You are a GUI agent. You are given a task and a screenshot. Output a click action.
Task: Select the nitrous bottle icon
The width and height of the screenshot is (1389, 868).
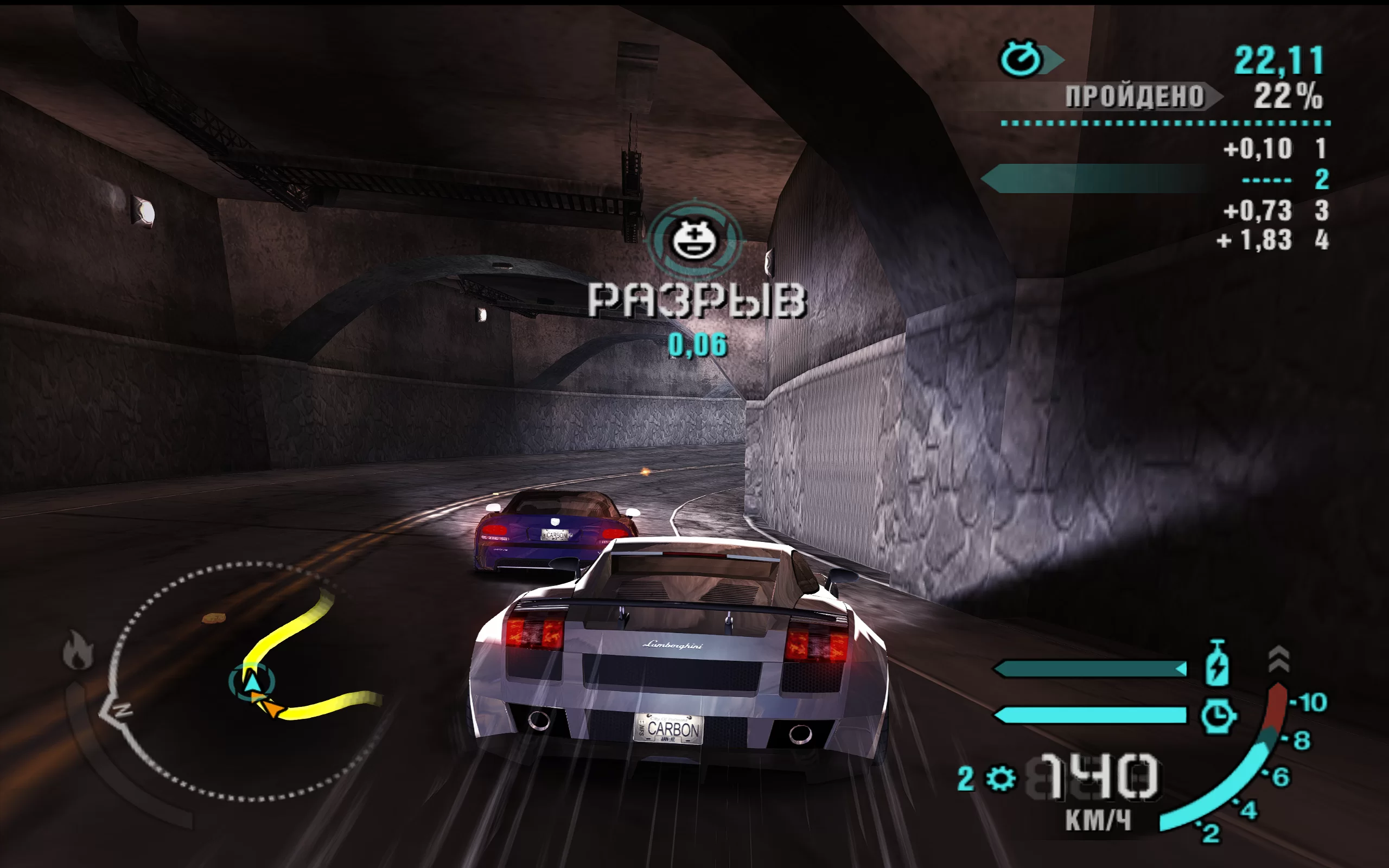click(x=1217, y=663)
